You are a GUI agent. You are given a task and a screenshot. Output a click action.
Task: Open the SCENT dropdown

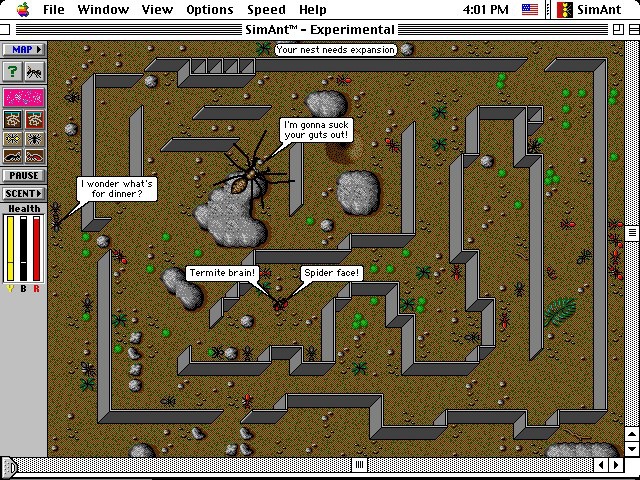(x=24, y=193)
